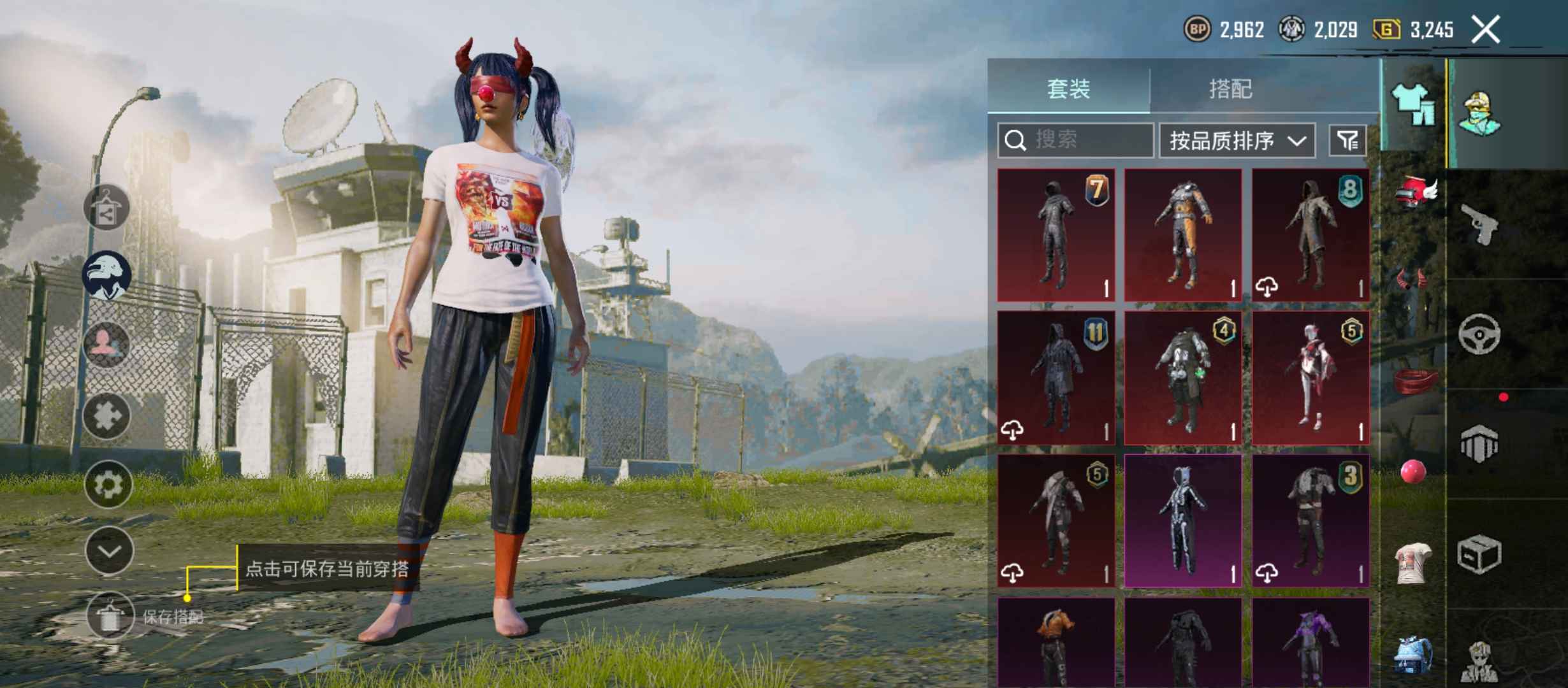
Task: Open the steering wheel vehicle category
Action: (1479, 333)
